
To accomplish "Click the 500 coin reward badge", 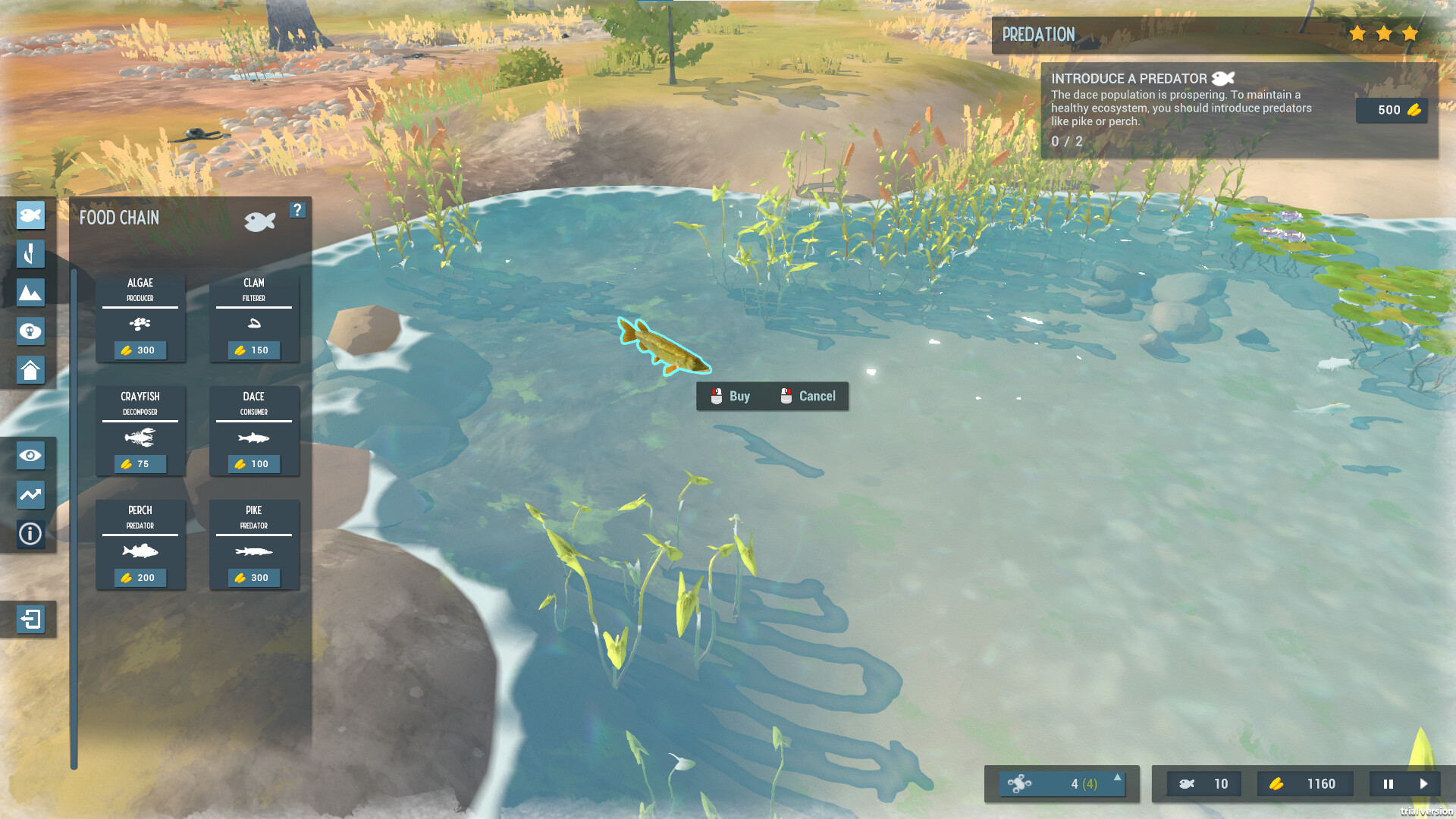I will click(1392, 110).
